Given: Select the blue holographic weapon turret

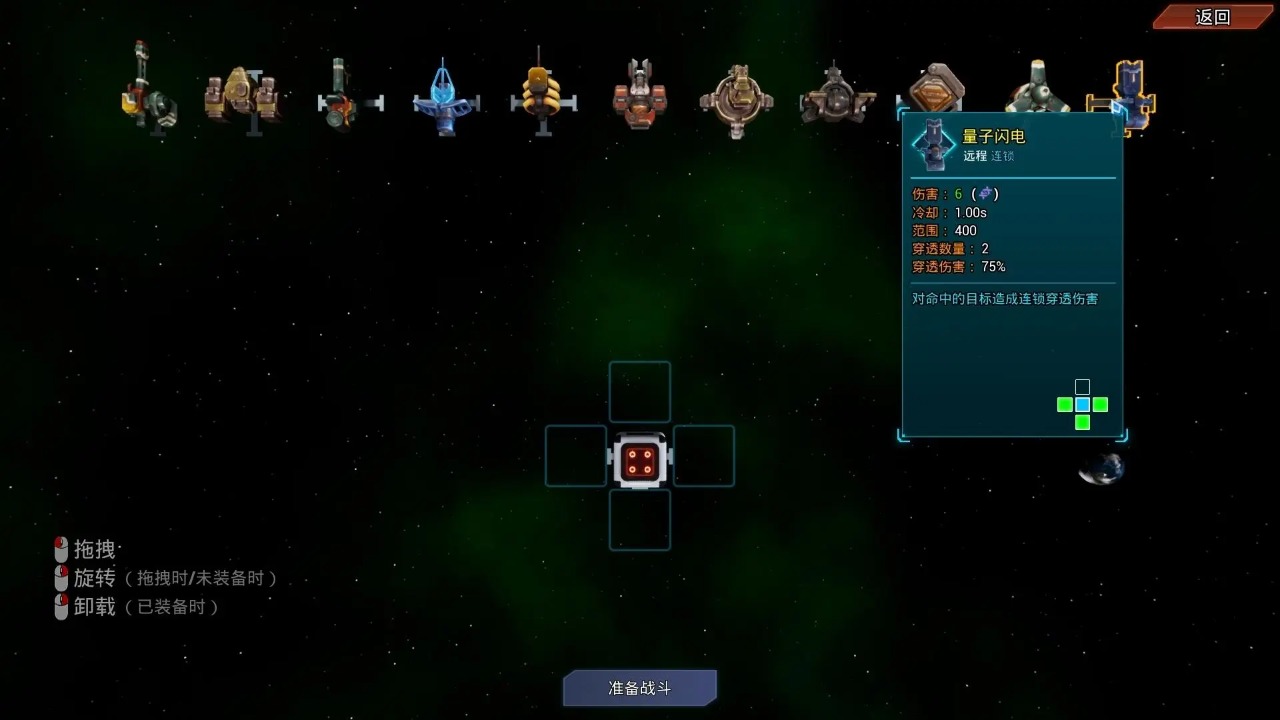Looking at the screenshot, I should [445, 95].
